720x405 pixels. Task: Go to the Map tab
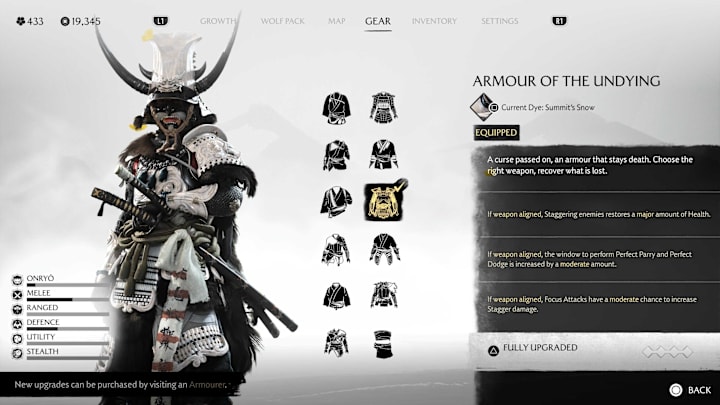point(336,21)
